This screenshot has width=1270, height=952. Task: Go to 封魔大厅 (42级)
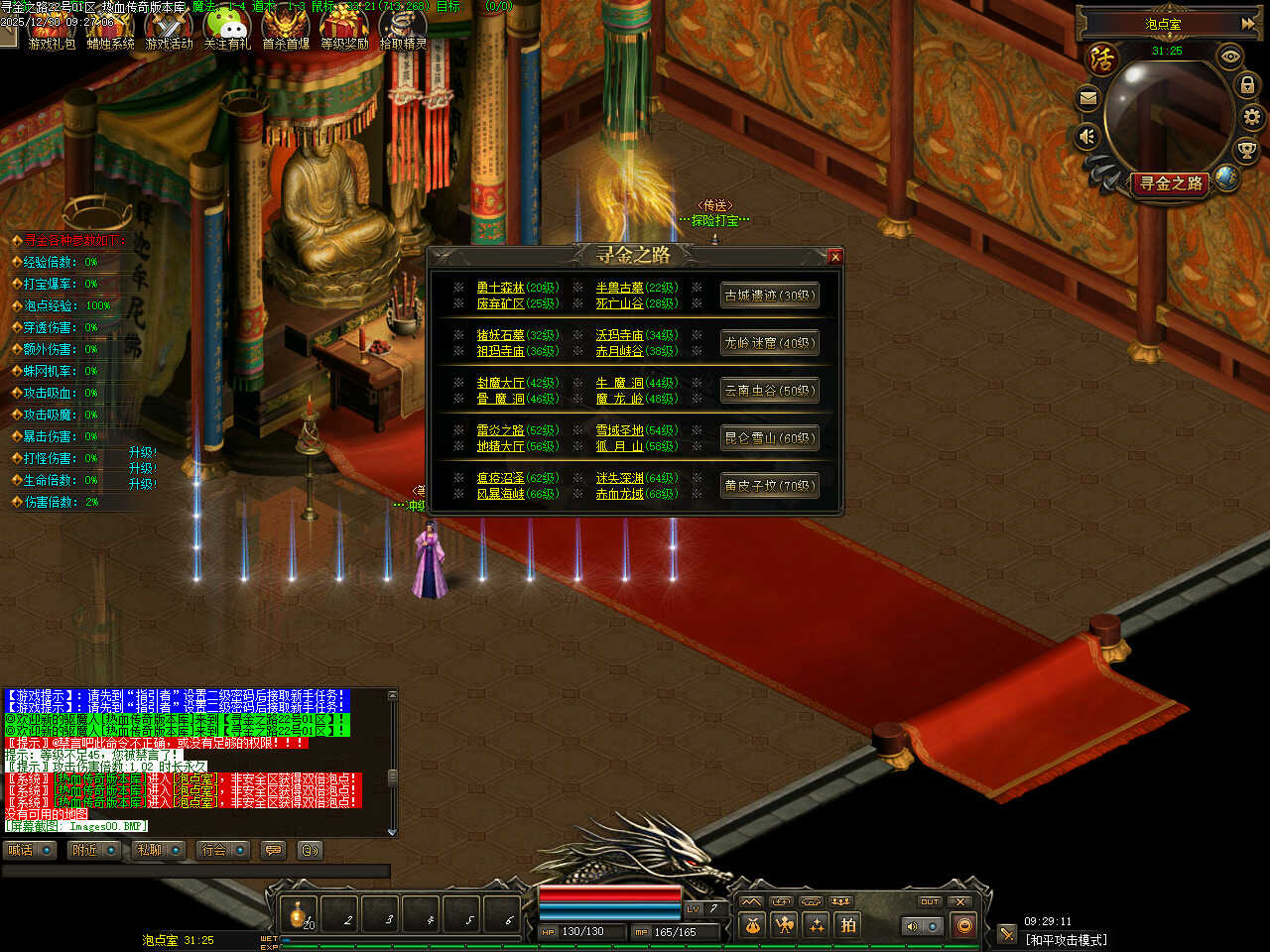pyautogui.click(x=500, y=383)
